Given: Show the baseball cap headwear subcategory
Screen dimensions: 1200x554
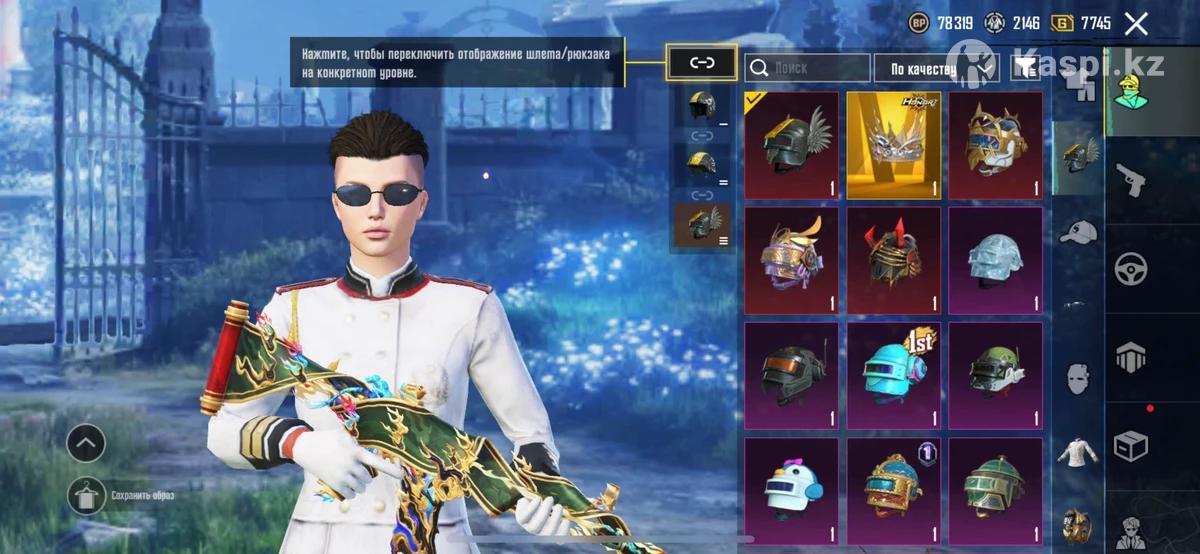Looking at the screenshot, I should coord(1078,233).
